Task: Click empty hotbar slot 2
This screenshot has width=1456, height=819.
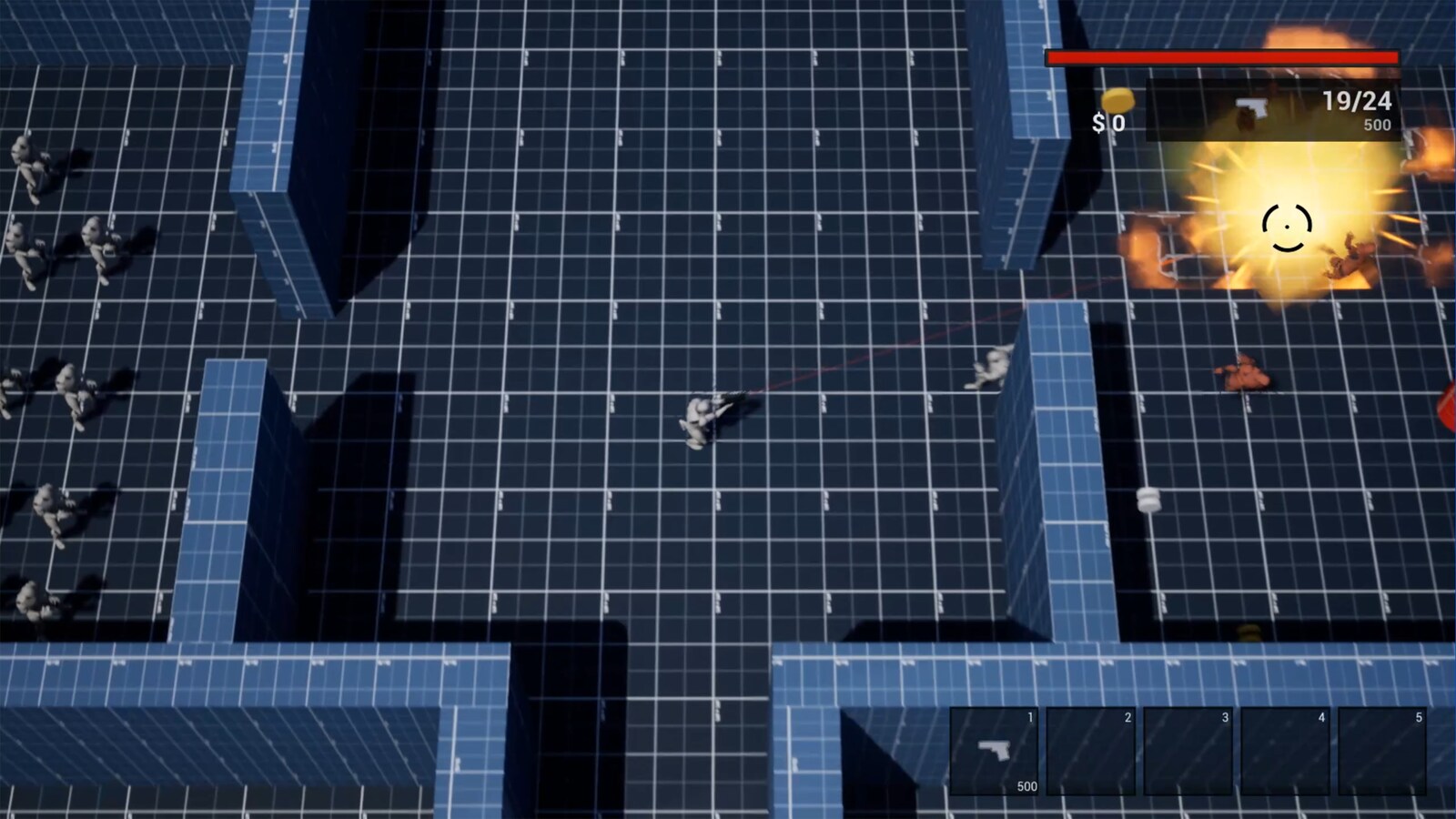Action: (x=1094, y=751)
